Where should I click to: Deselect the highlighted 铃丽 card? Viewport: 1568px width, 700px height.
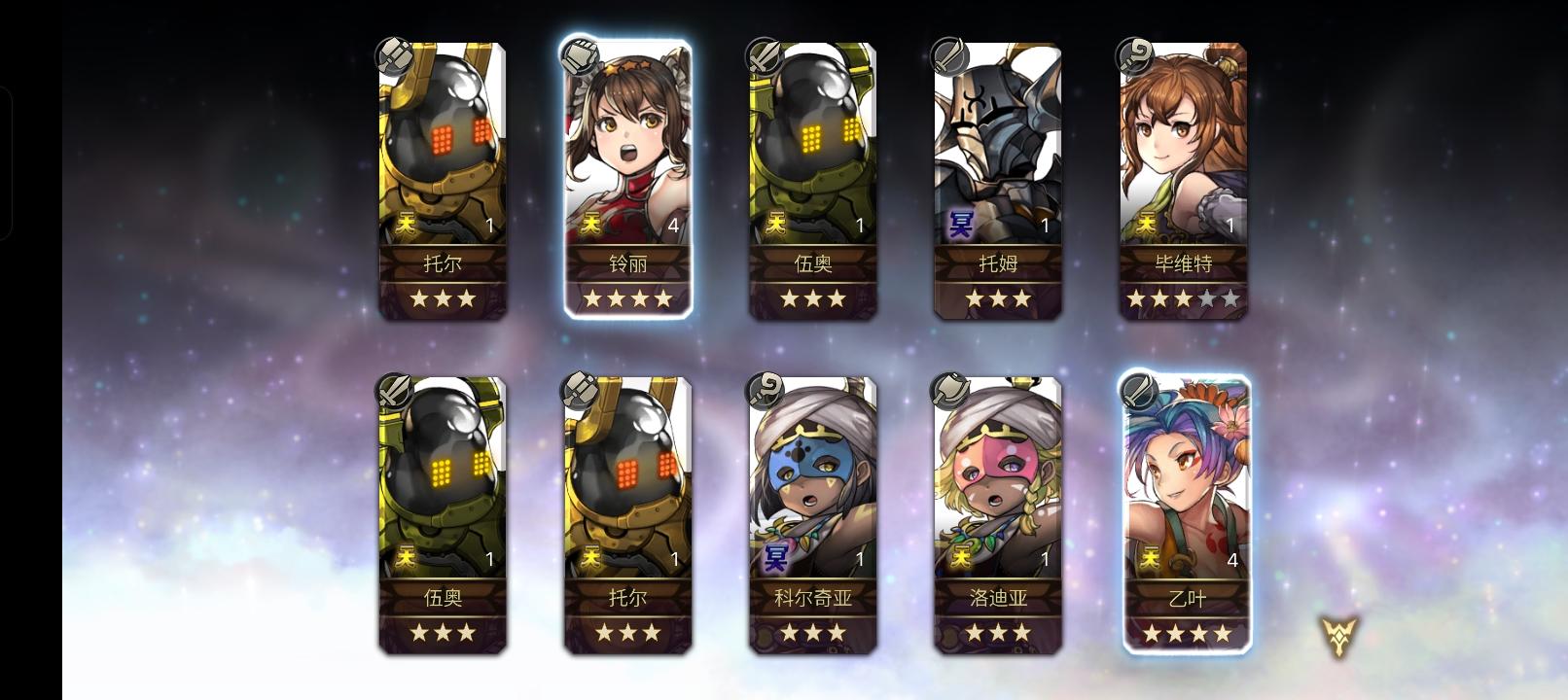tap(627, 156)
